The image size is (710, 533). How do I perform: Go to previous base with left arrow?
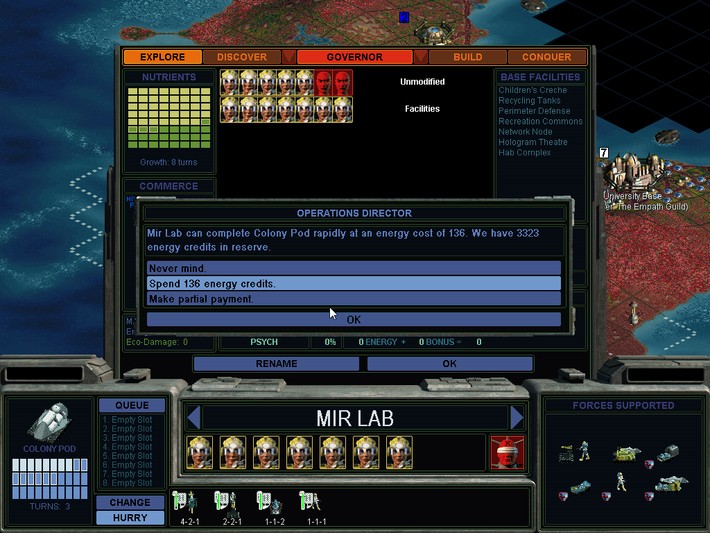click(195, 417)
